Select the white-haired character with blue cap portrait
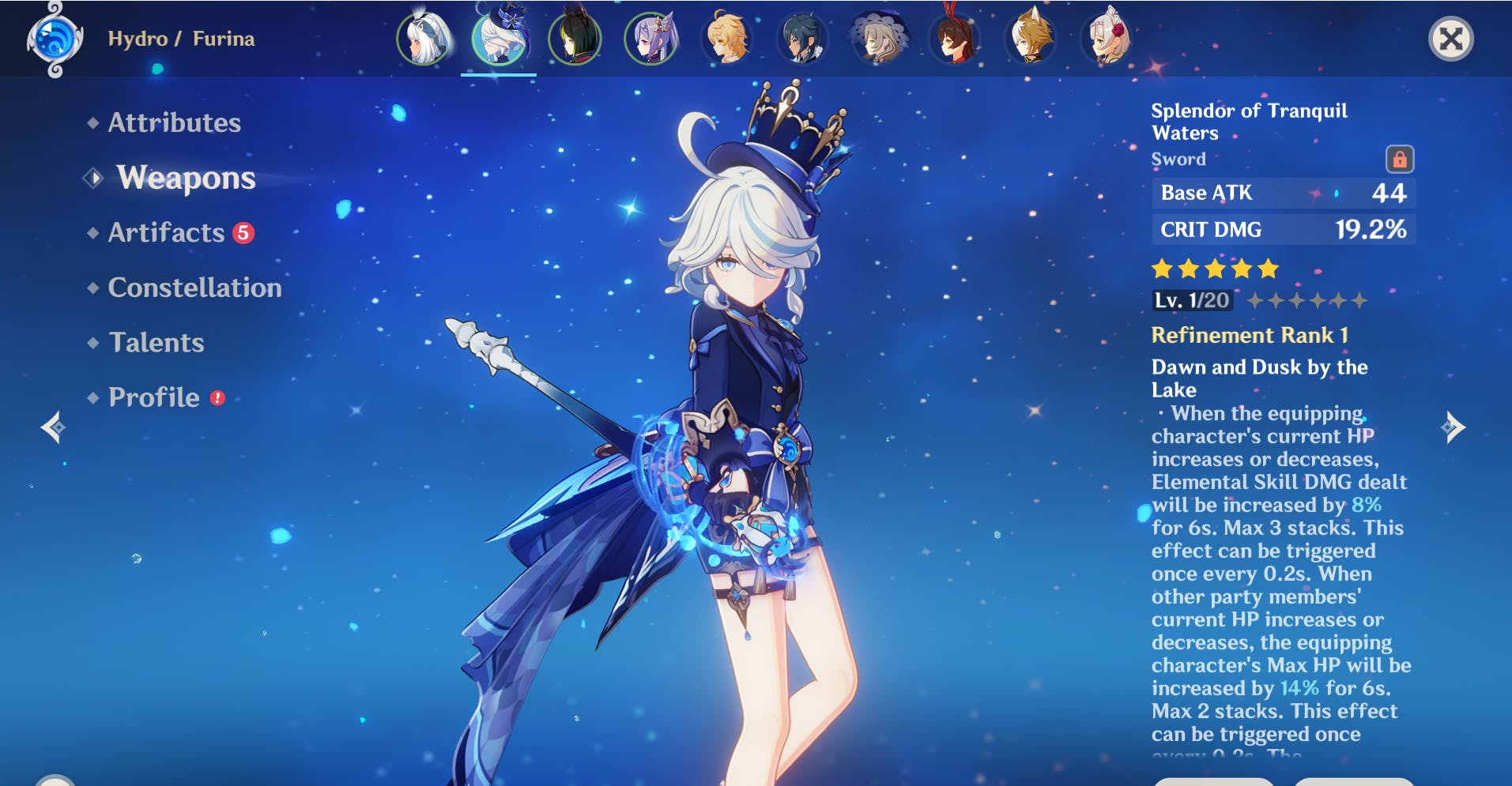The image size is (1512, 786). [x=424, y=38]
